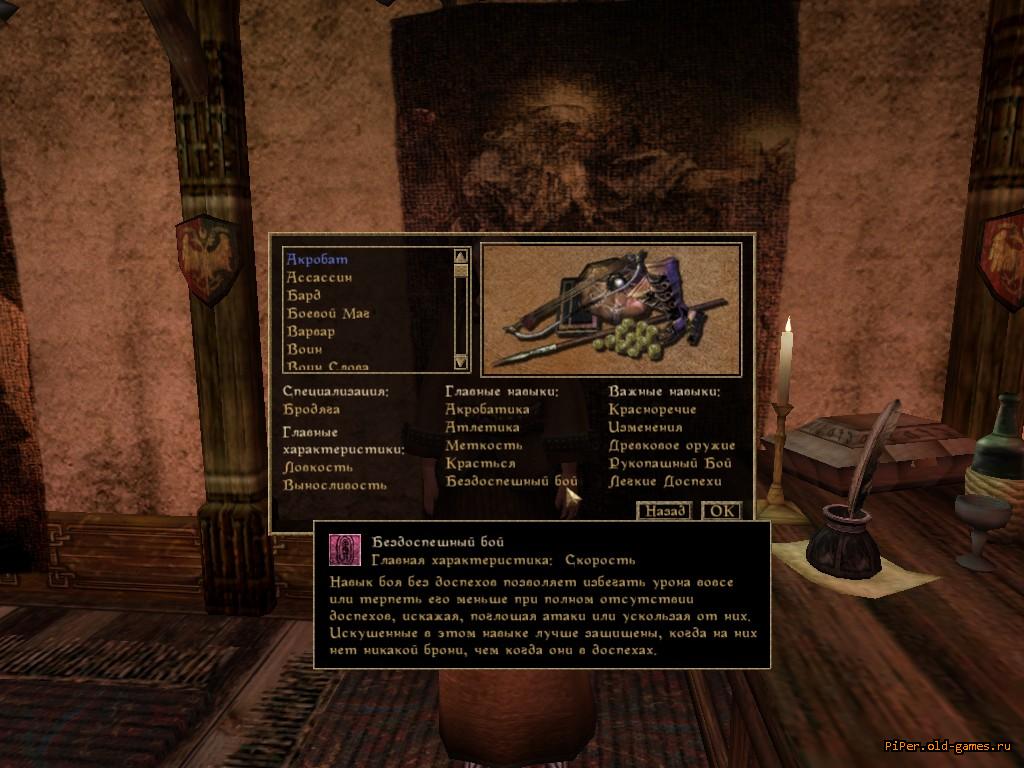1024x768 pixels.
Task: Pick the plain Воин class entry
Action: pyautogui.click(x=304, y=350)
